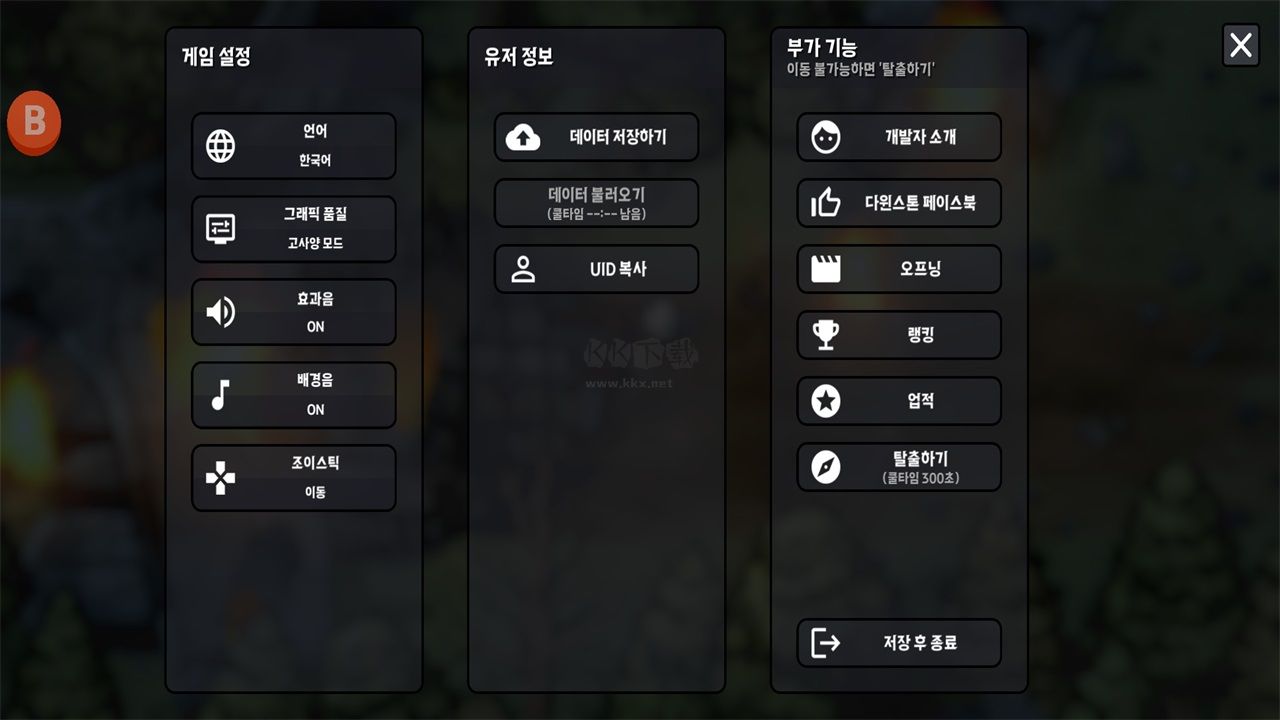
Task: Toggle 효과음 sound effects off
Action: tap(293, 311)
